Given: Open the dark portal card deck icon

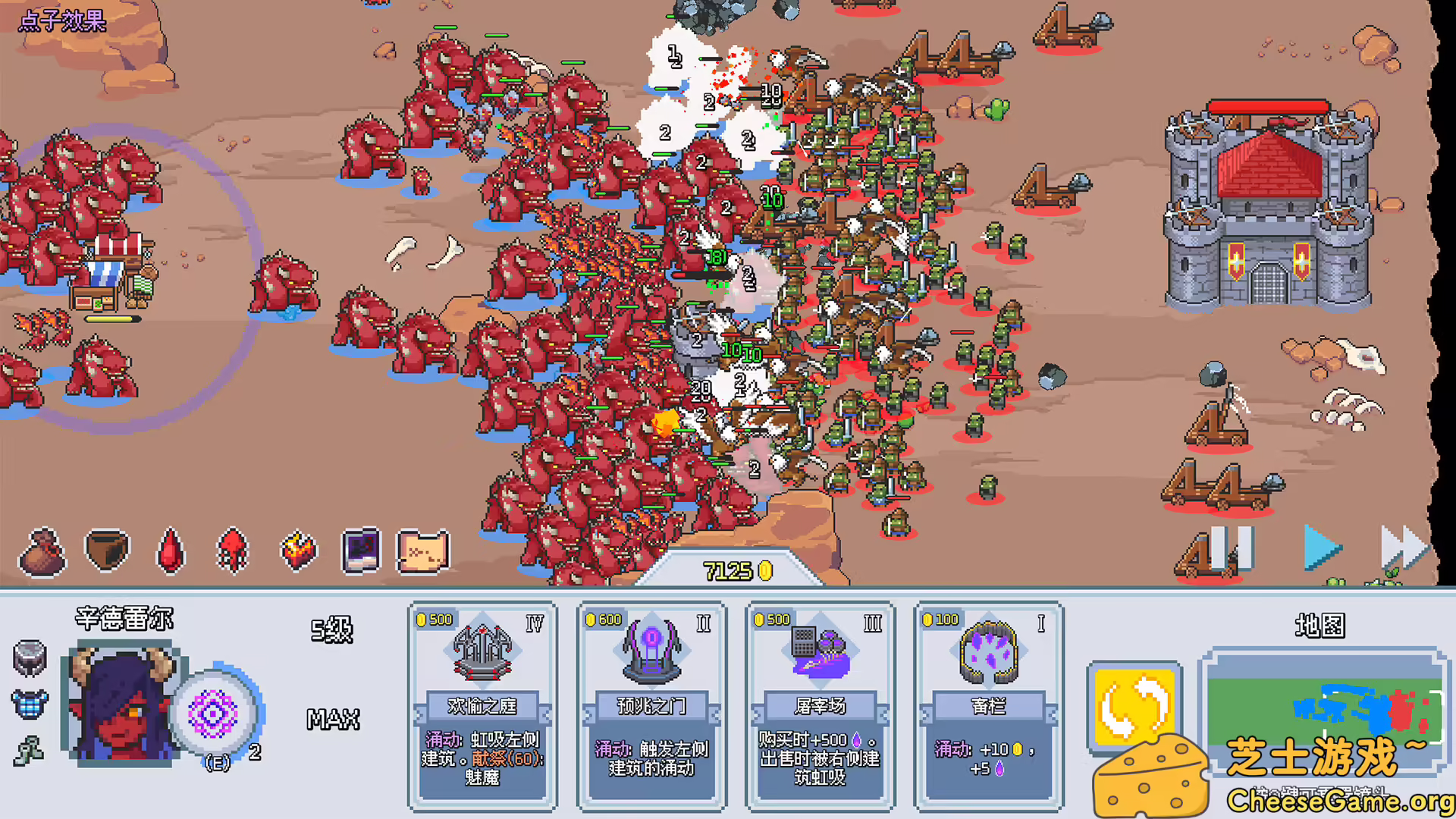Looking at the screenshot, I should 361,550.
